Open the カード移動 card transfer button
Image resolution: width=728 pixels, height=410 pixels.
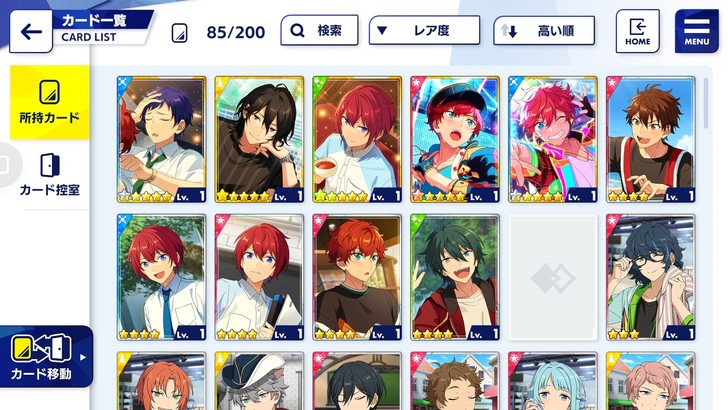[47, 357]
